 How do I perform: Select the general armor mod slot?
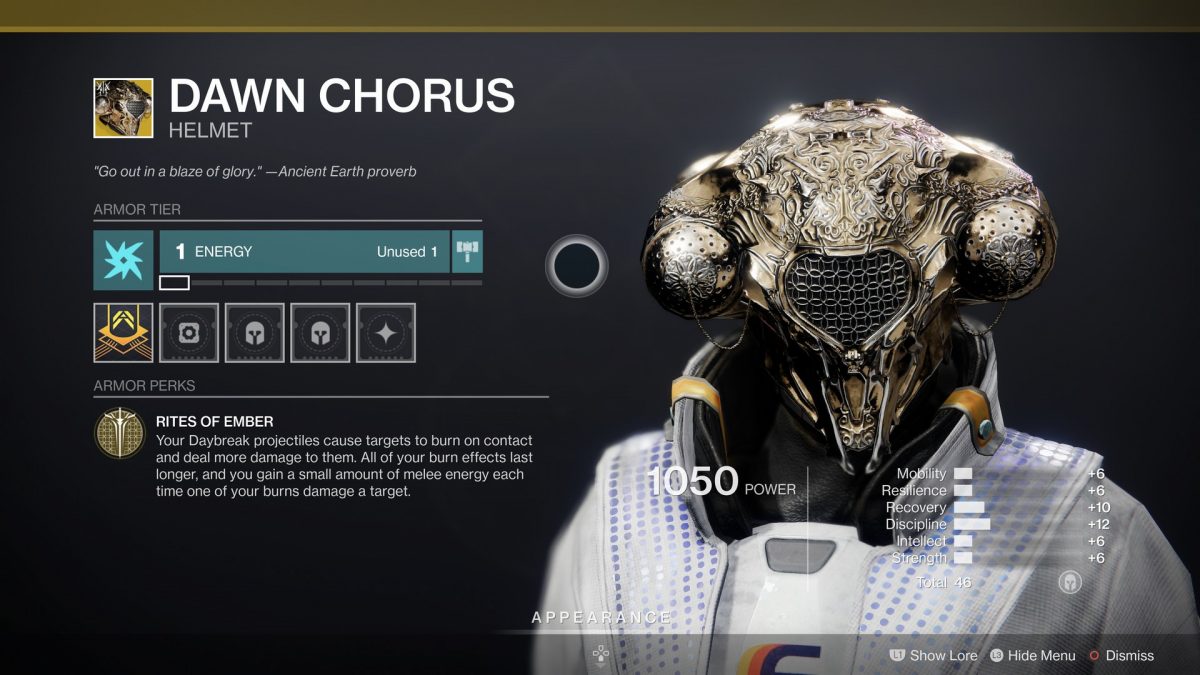pos(189,333)
